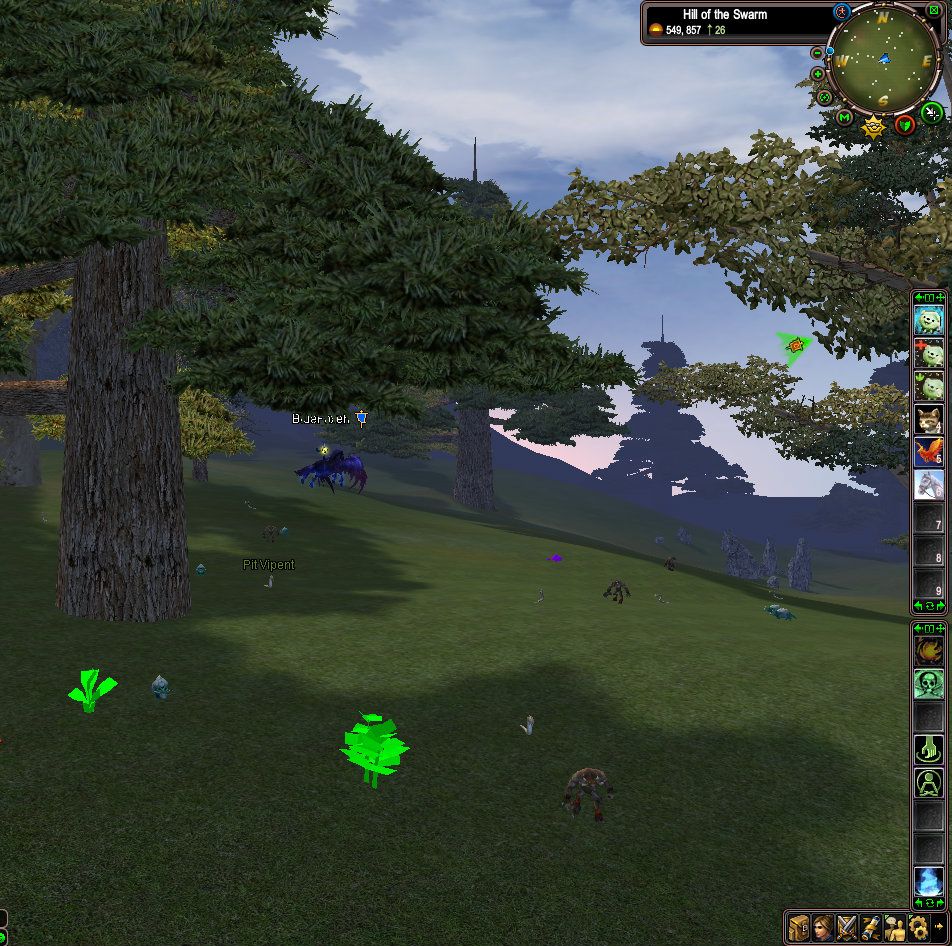Open the crossed swords menu
The height and width of the screenshot is (946, 952).
pos(847,926)
